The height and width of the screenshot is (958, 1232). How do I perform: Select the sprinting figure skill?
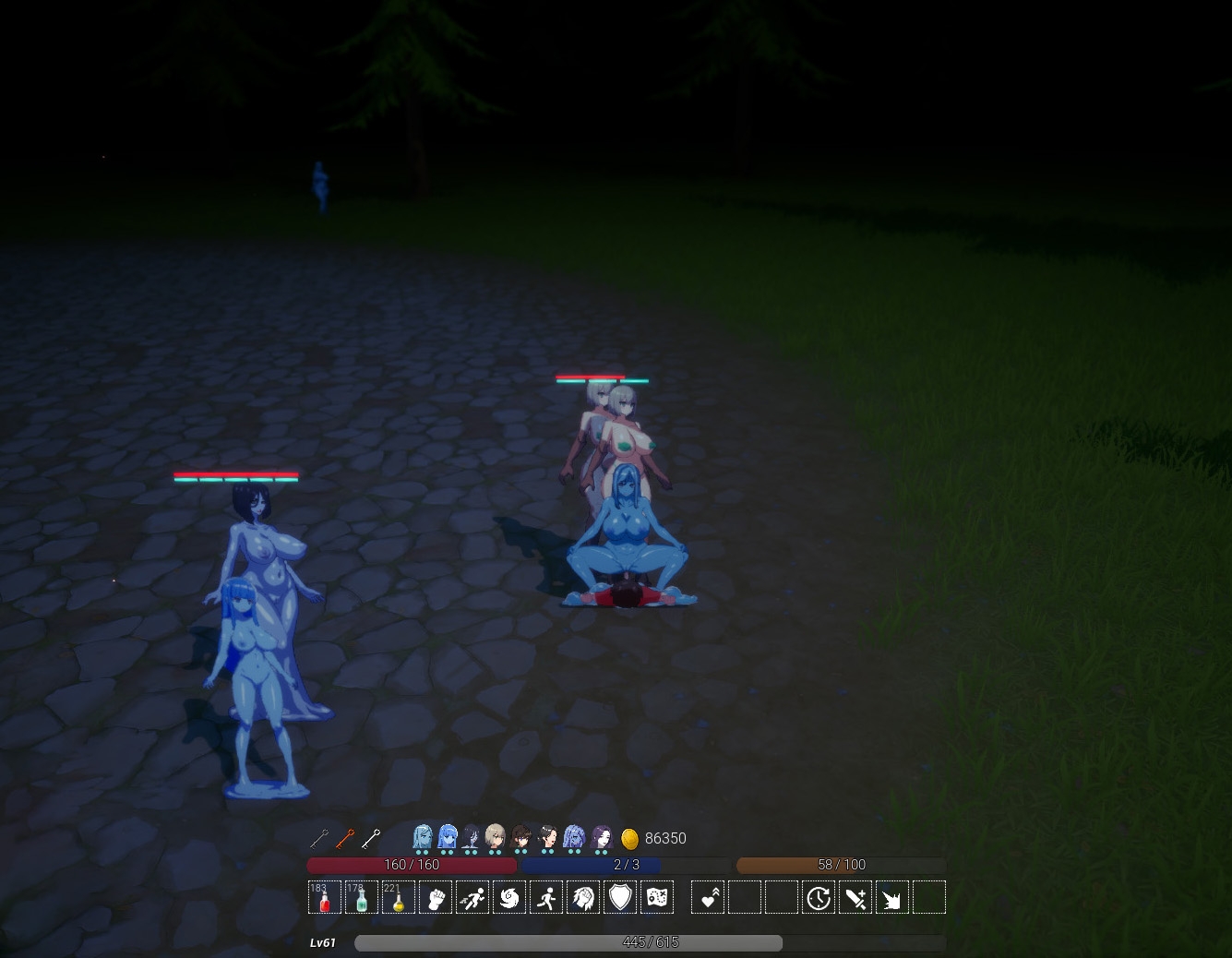(545, 896)
